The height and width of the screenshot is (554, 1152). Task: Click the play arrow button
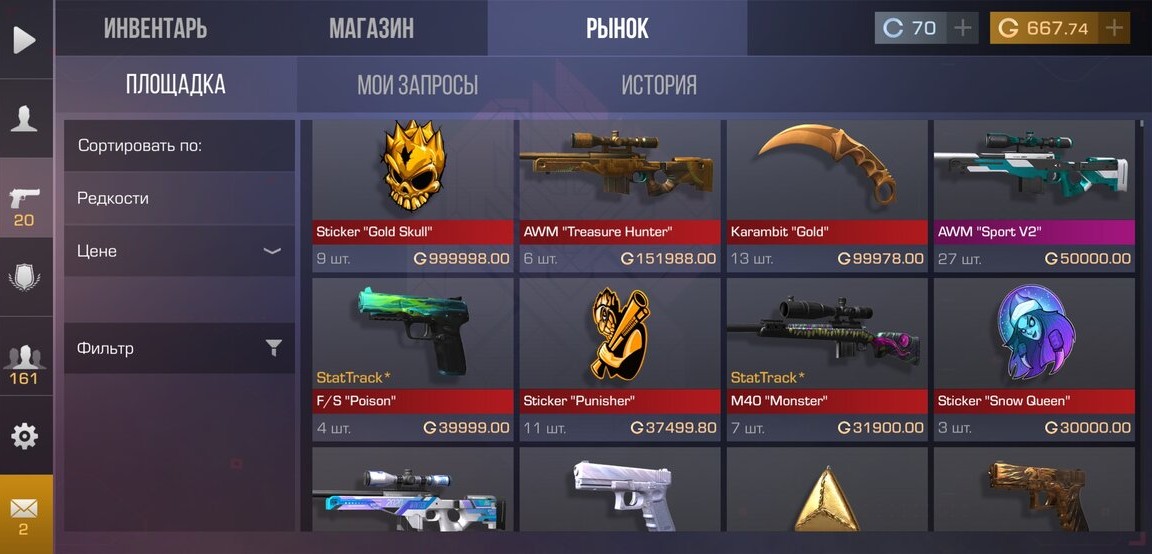pyautogui.click(x=24, y=40)
